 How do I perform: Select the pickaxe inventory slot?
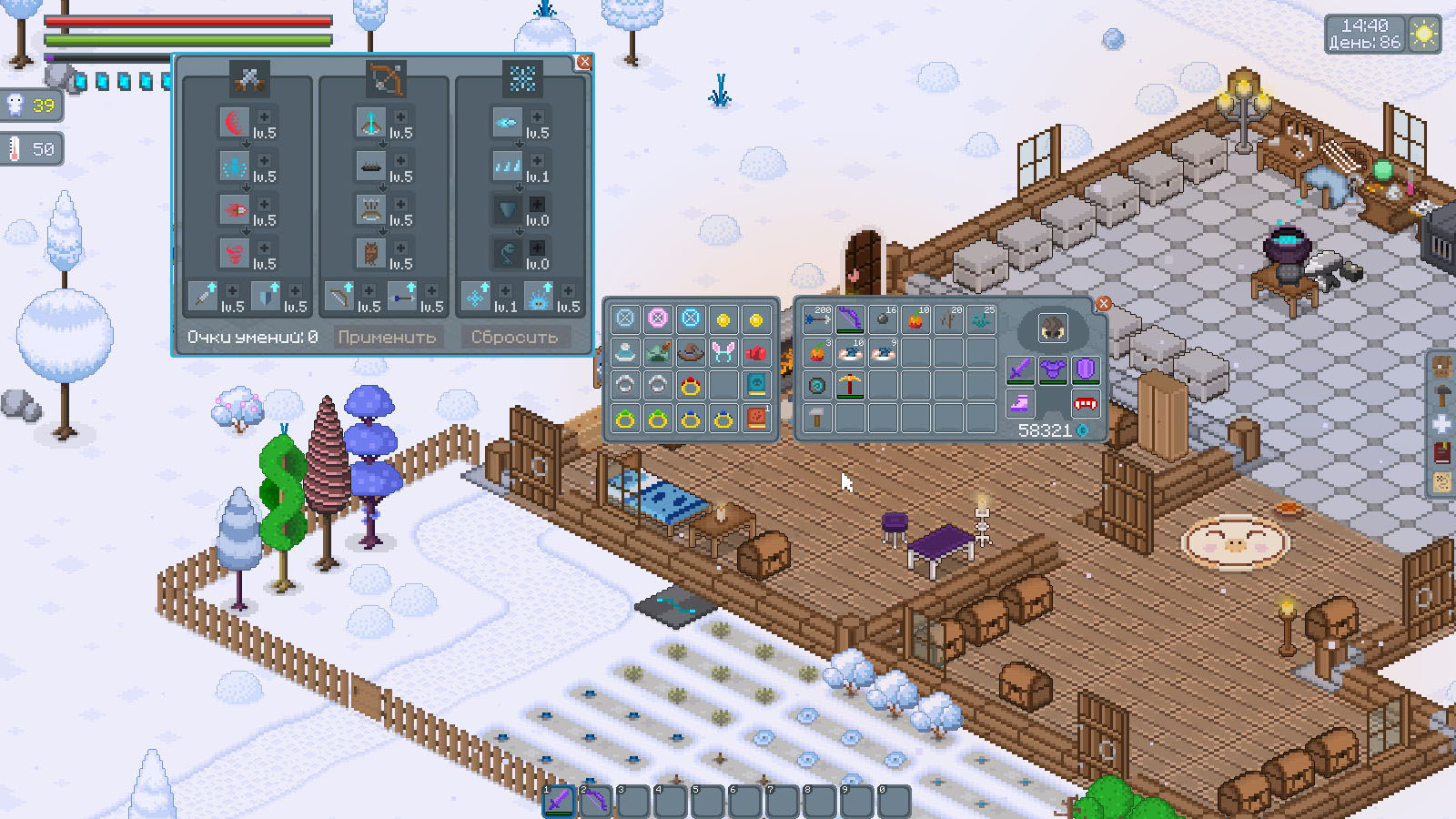tap(850, 386)
